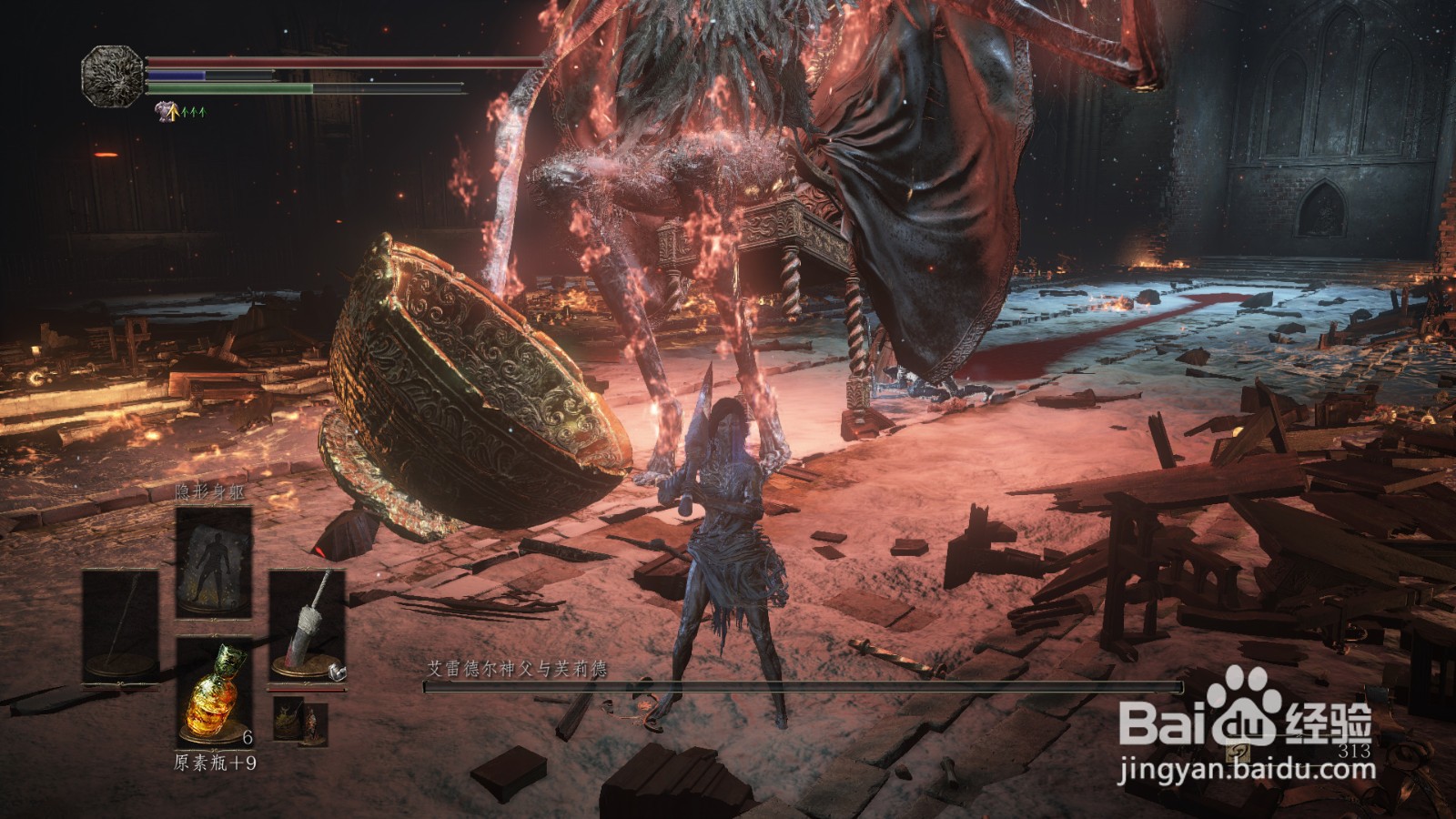Image resolution: width=1456 pixels, height=819 pixels.
Task: Select the right-hand greatsword weapon slot
Action: click(x=307, y=626)
